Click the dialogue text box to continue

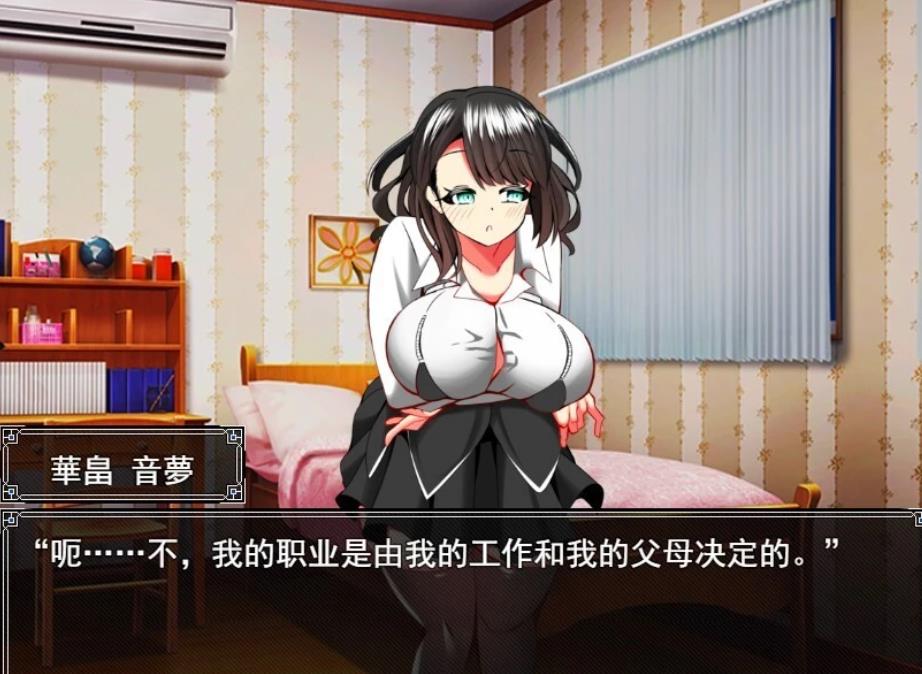(x=460, y=590)
